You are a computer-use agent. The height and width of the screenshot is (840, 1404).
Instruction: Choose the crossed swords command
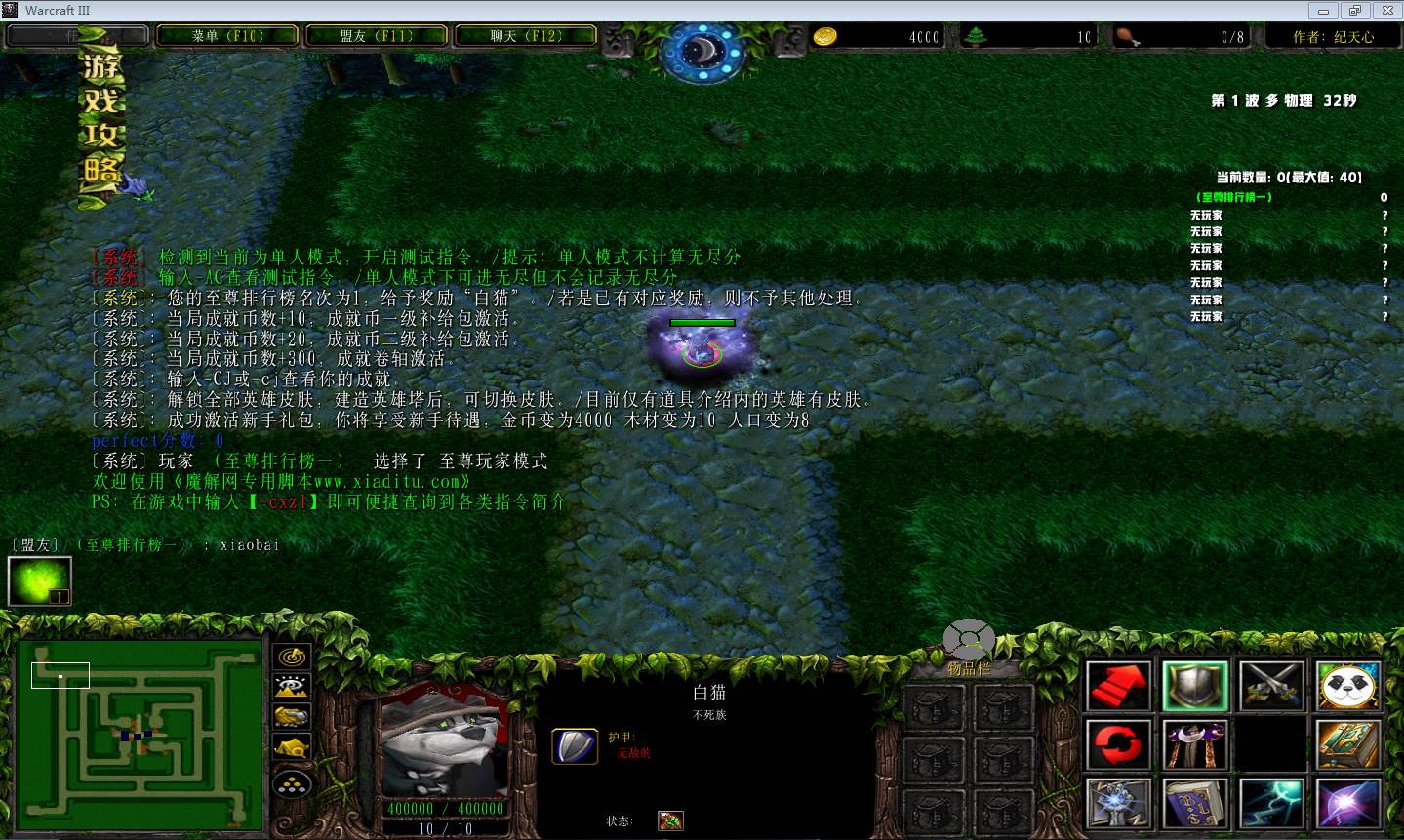(1272, 686)
